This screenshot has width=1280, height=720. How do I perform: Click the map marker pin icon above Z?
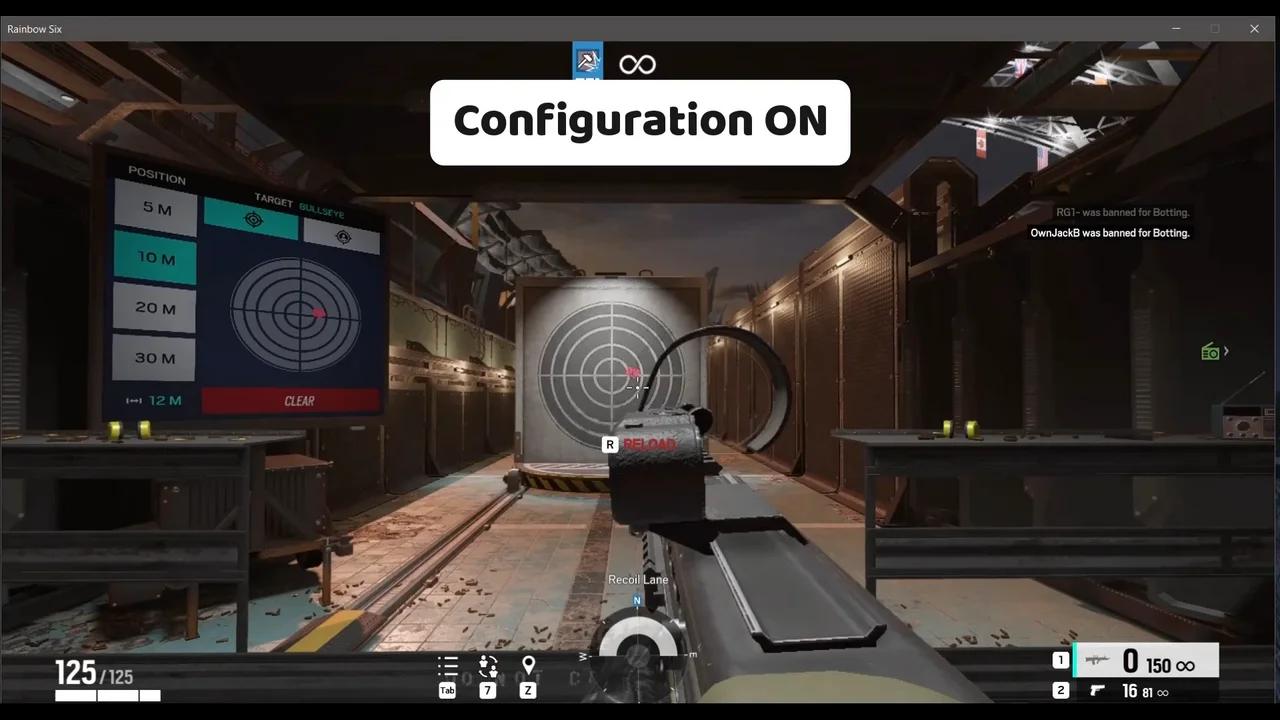[x=528, y=663]
